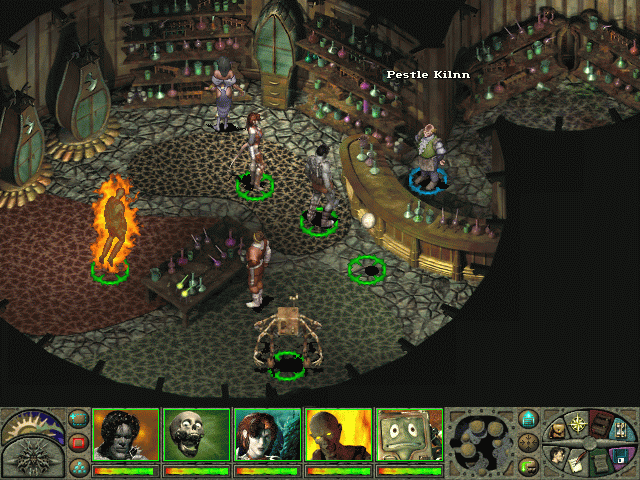
Task: Choose Annah's red-haired portrait
Action: 267,435
